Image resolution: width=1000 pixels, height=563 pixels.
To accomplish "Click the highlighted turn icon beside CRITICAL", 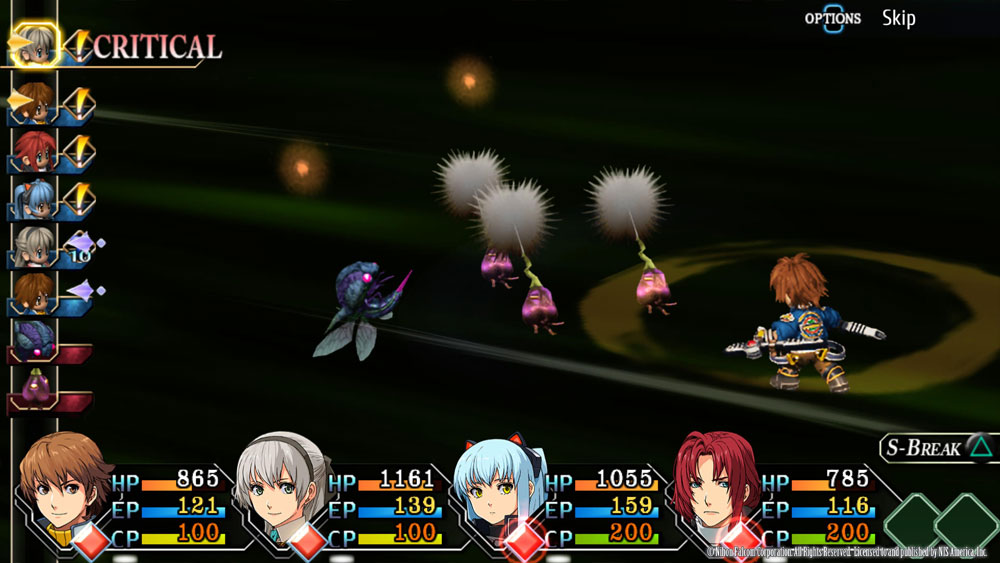I will 36,45.
